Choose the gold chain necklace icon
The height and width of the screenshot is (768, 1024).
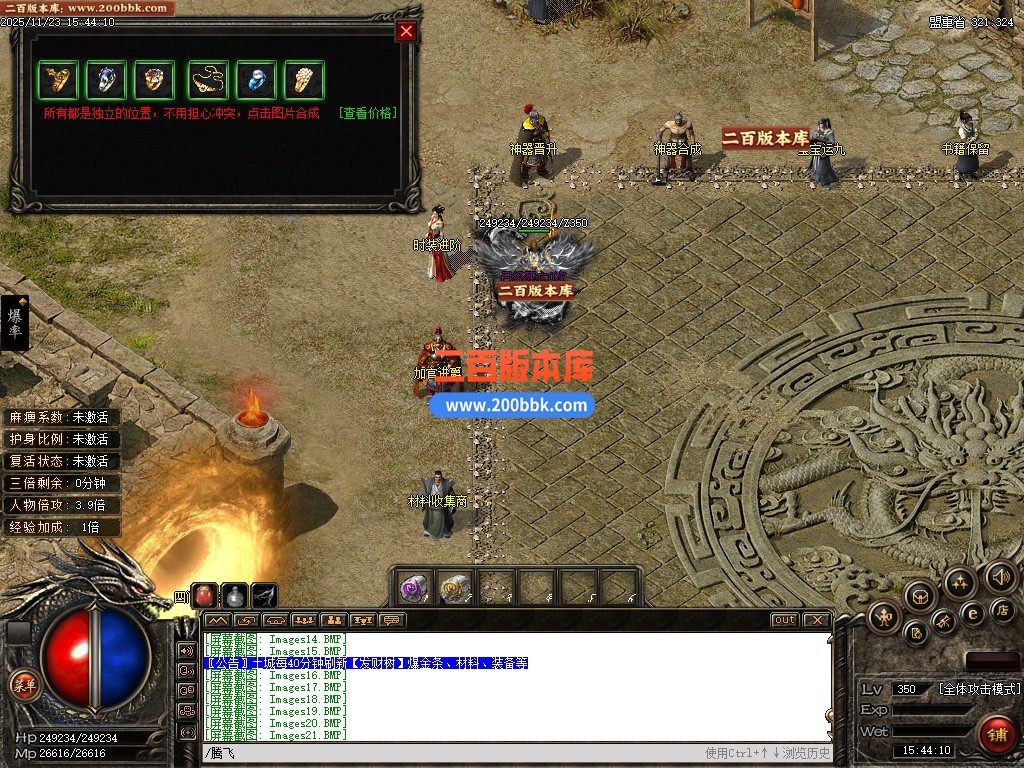pos(209,79)
